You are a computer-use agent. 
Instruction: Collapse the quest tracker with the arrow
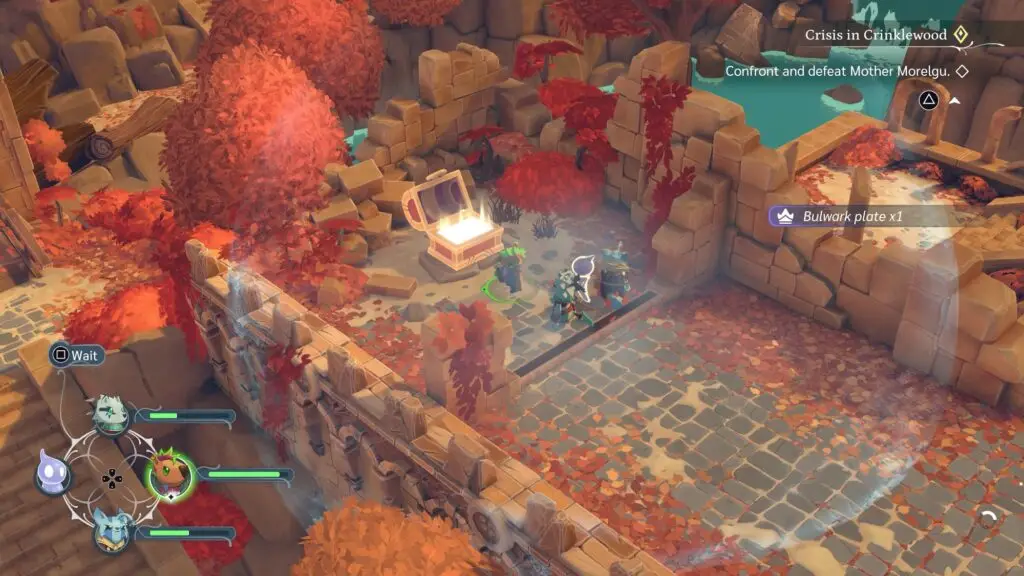pos(955,100)
